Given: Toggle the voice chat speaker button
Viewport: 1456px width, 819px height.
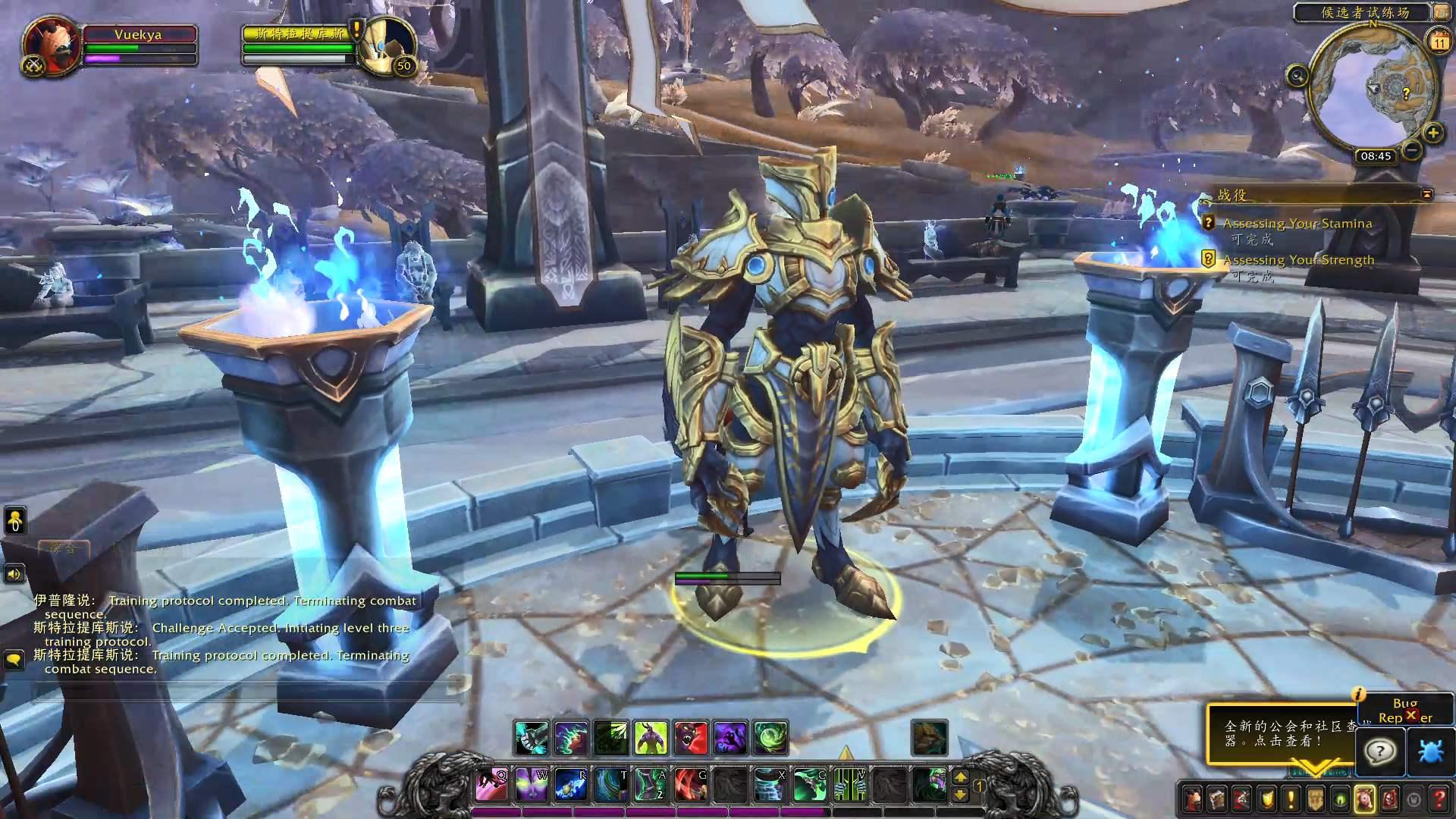Looking at the screenshot, I should pyautogui.click(x=14, y=574).
